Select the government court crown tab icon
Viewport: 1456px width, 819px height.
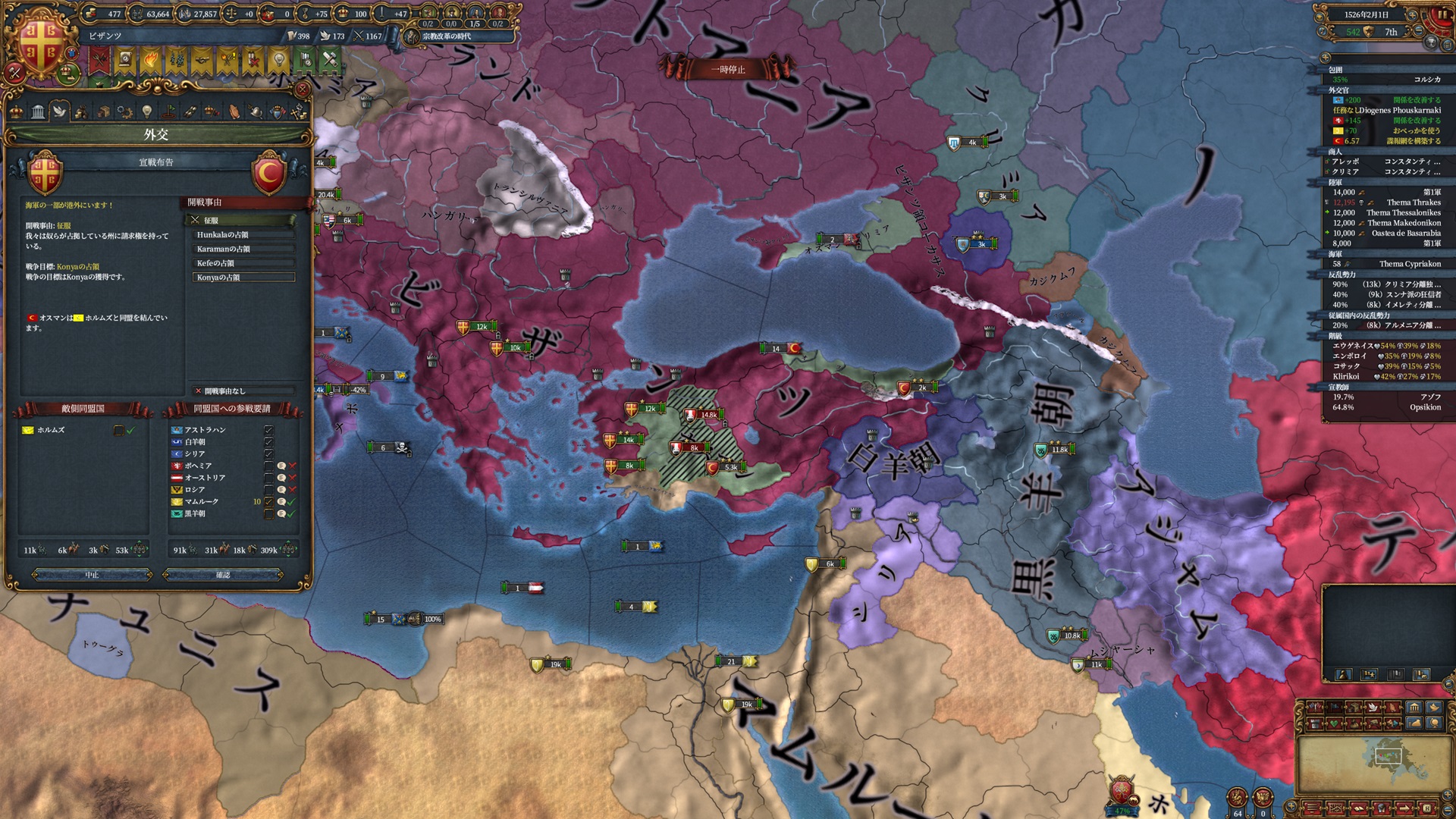(17, 111)
